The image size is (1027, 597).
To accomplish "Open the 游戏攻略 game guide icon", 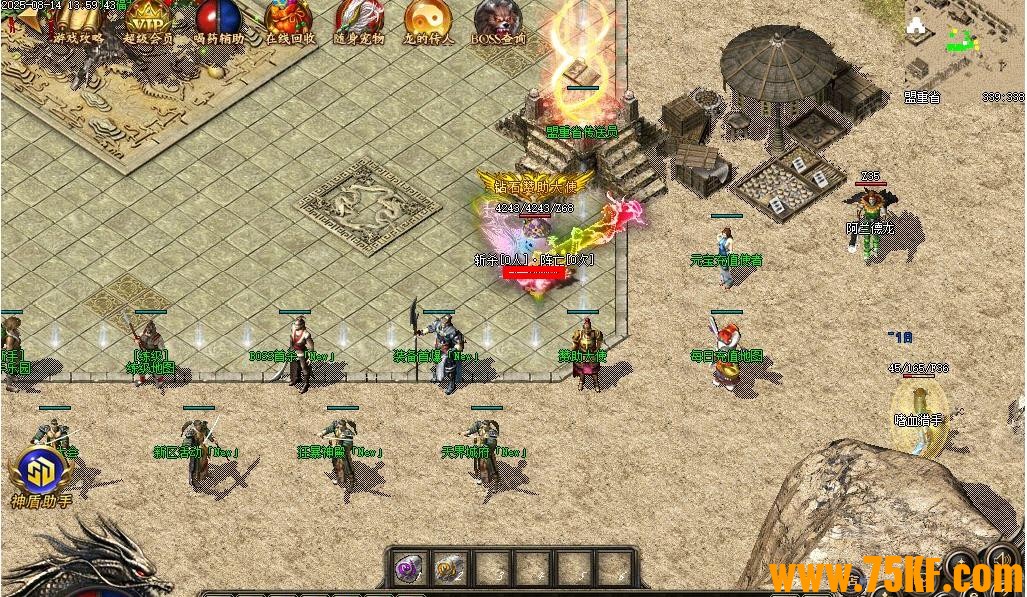I will coord(78,22).
